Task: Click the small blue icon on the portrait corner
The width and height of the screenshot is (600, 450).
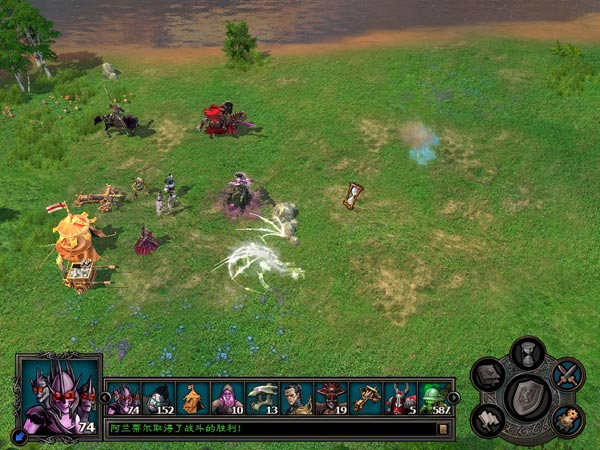Action: click(20, 435)
